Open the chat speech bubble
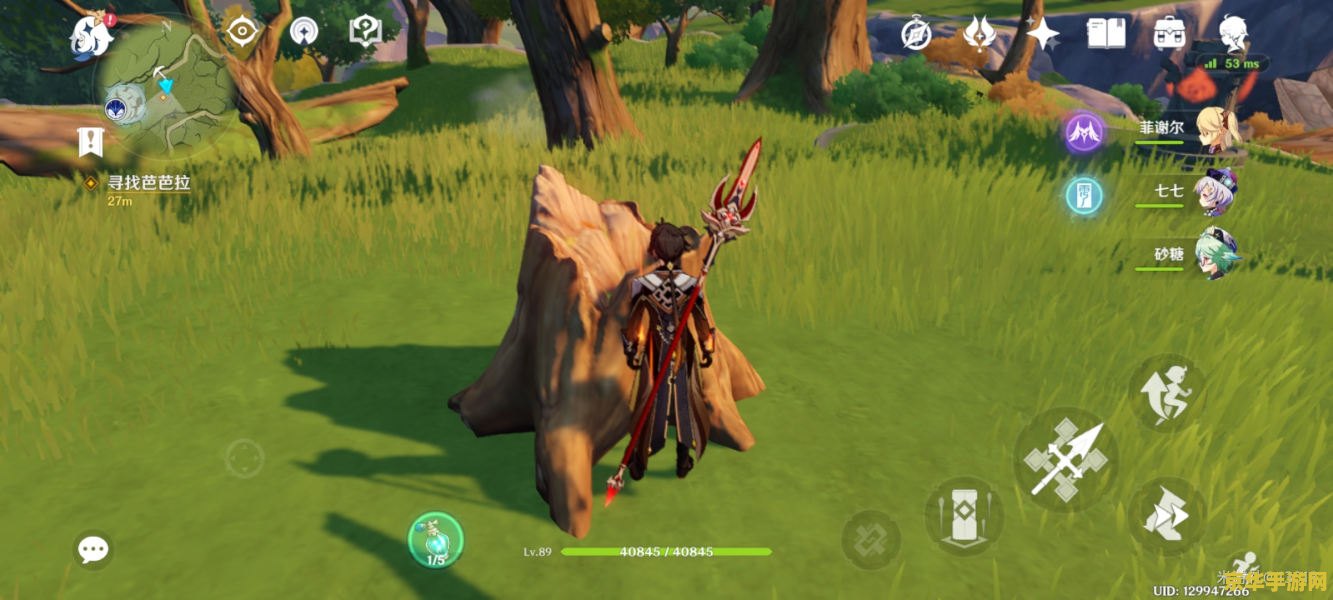 coord(93,548)
